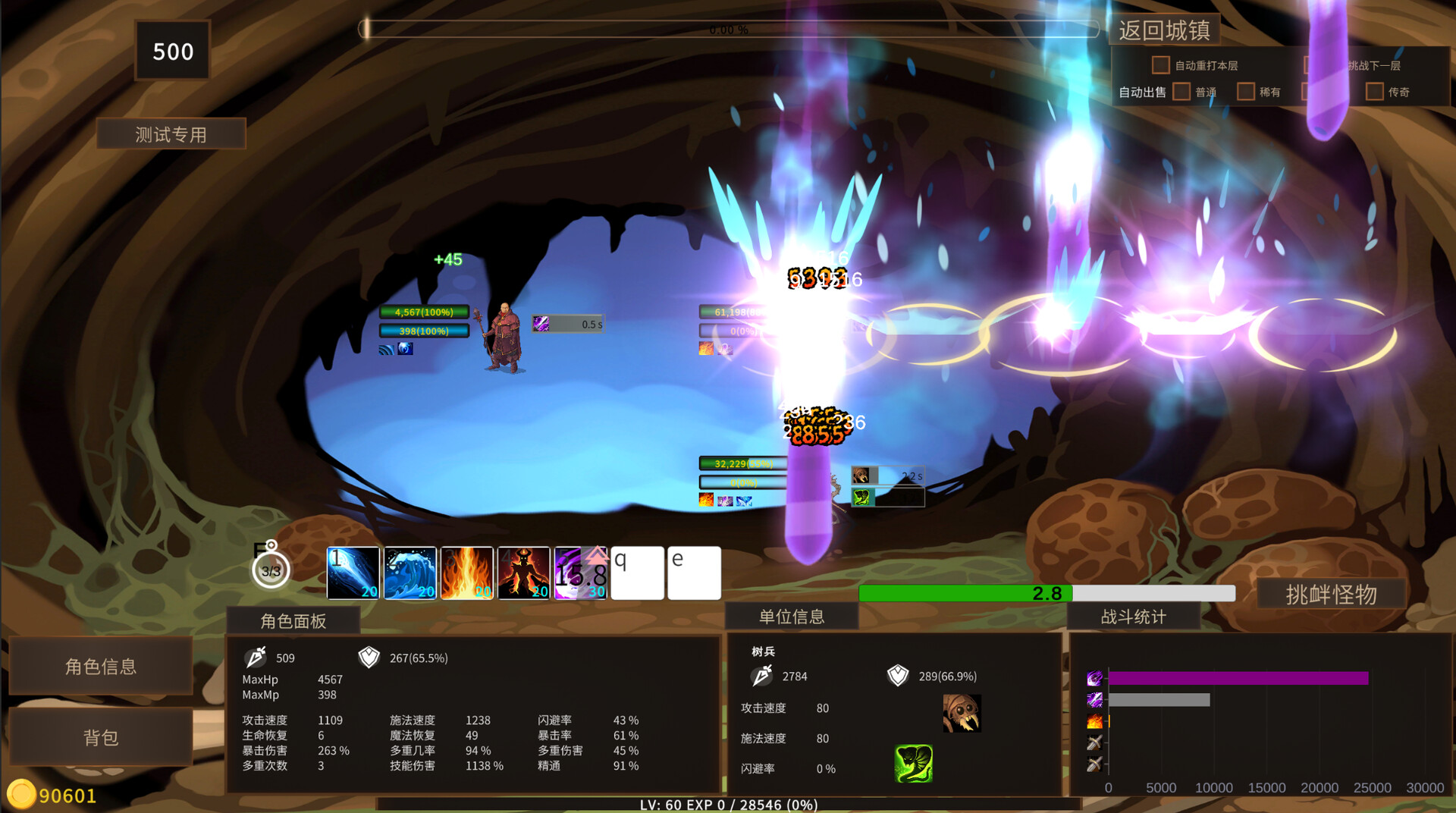This screenshot has height=813, width=1456.
Task: Open the 测试专用 test-only button
Action: [171, 134]
